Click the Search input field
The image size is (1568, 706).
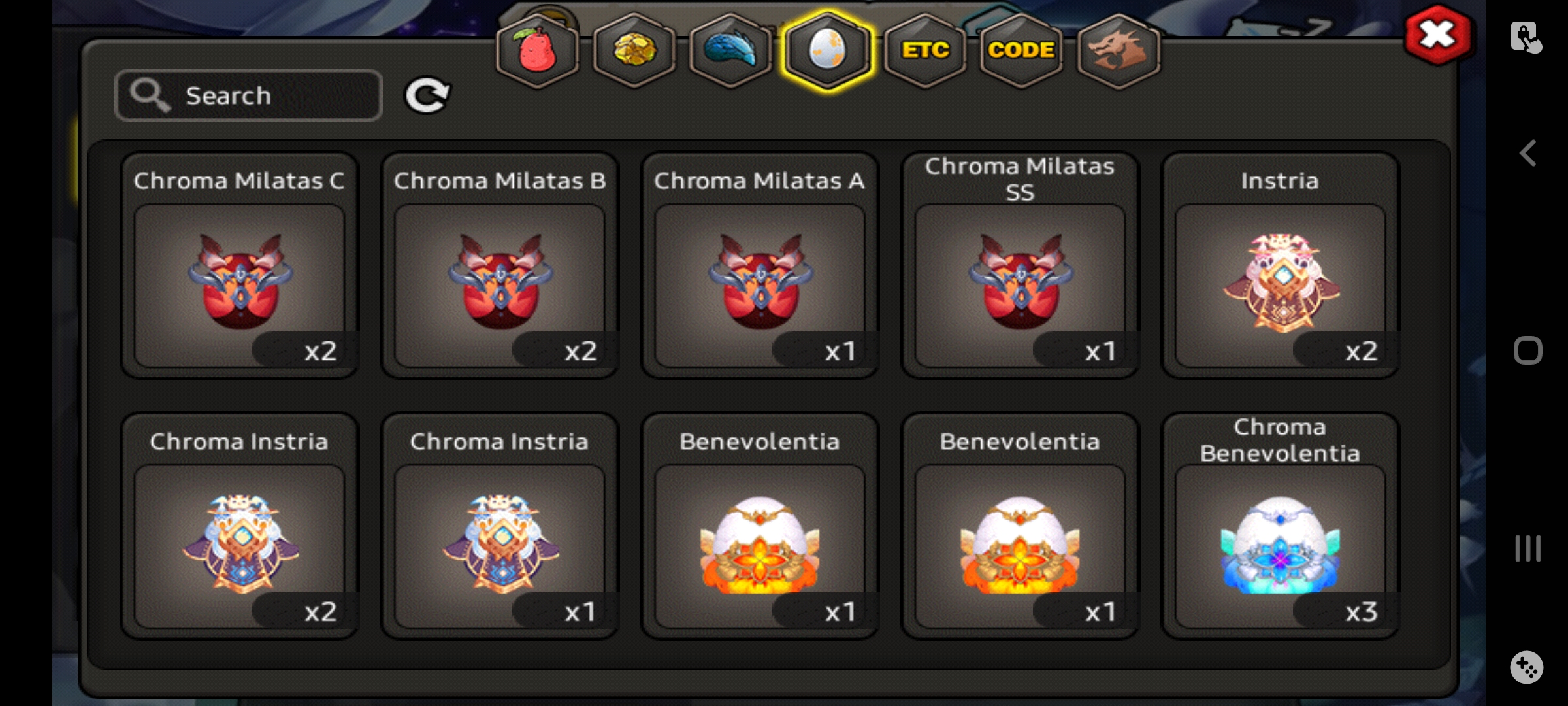point(248,95)
